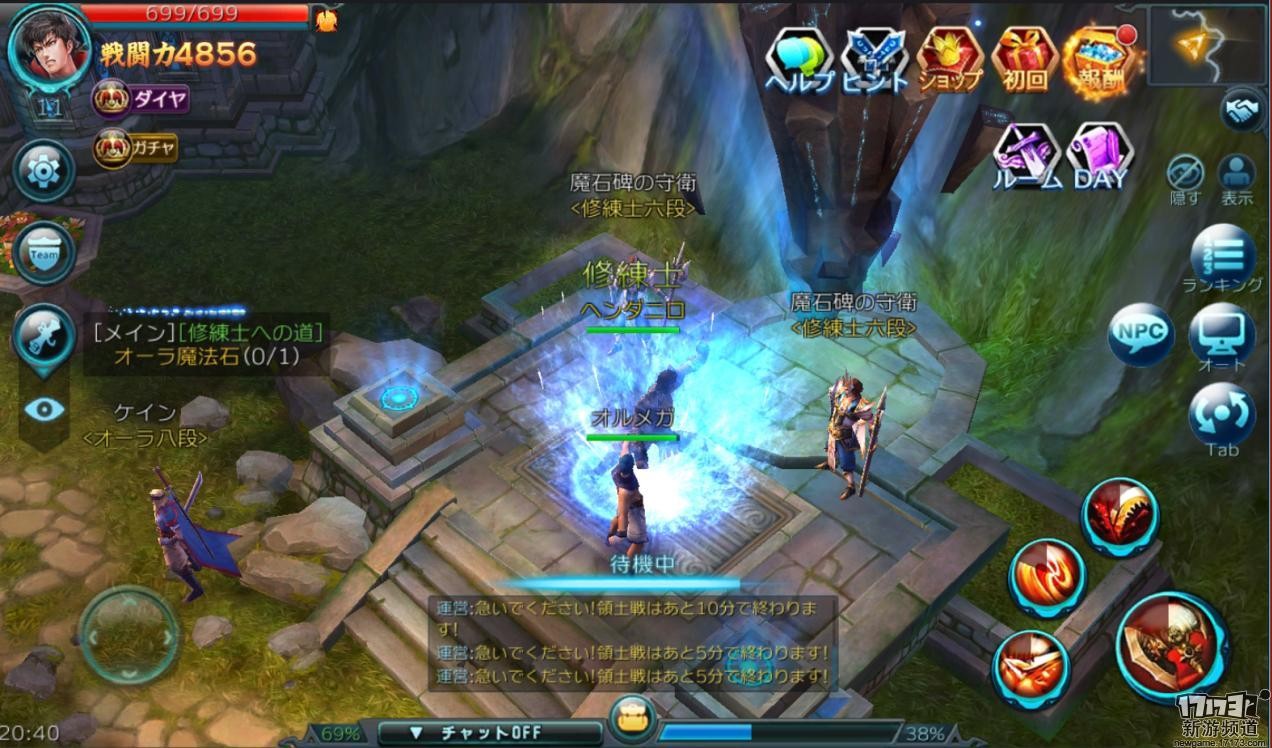Open the handshake social button
This screenshot has width=1272, height=748.
pyautogui.click(x=1244, y=110)
